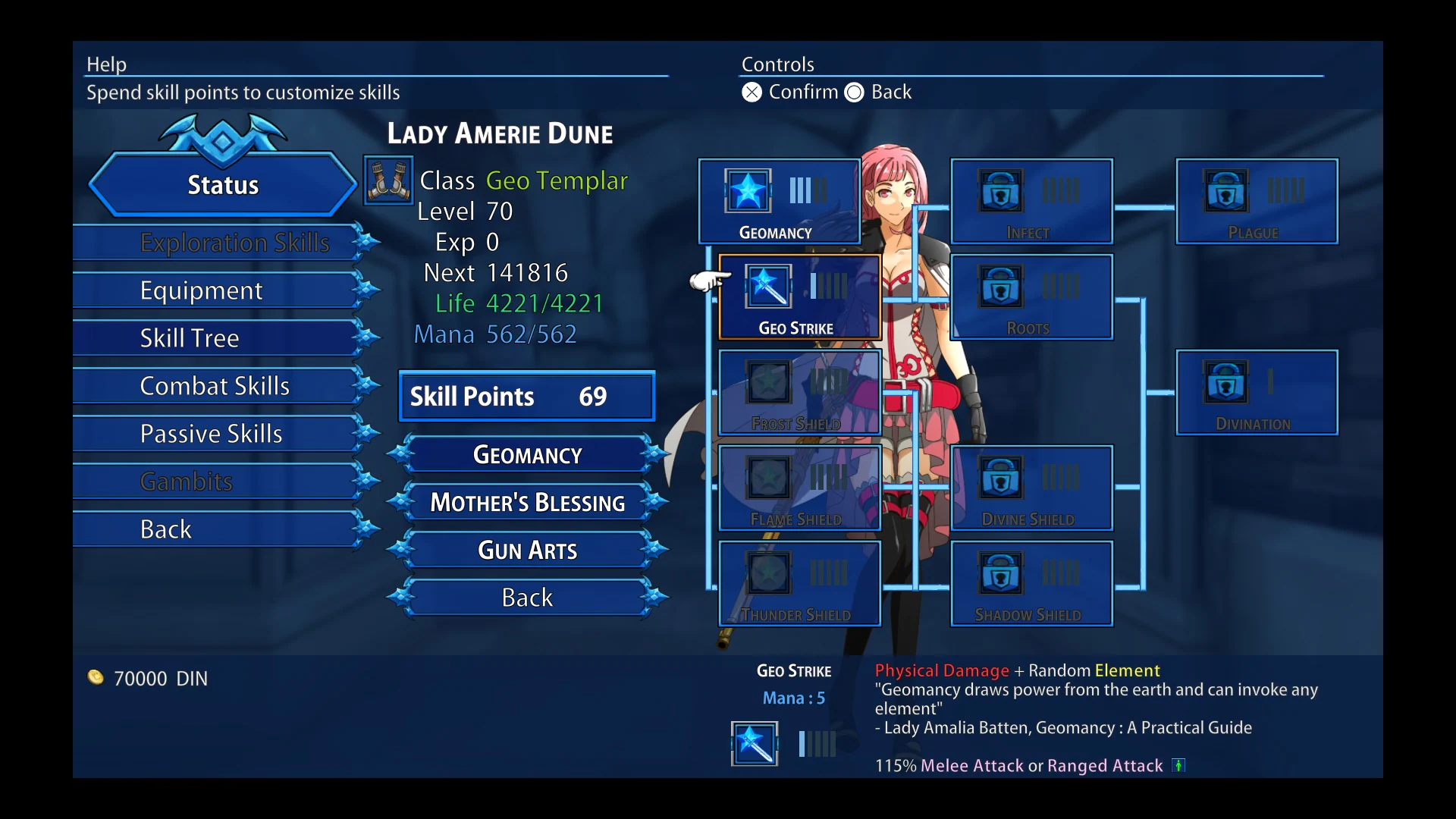Select the Geo Strike wand icon

coord(767,287)
